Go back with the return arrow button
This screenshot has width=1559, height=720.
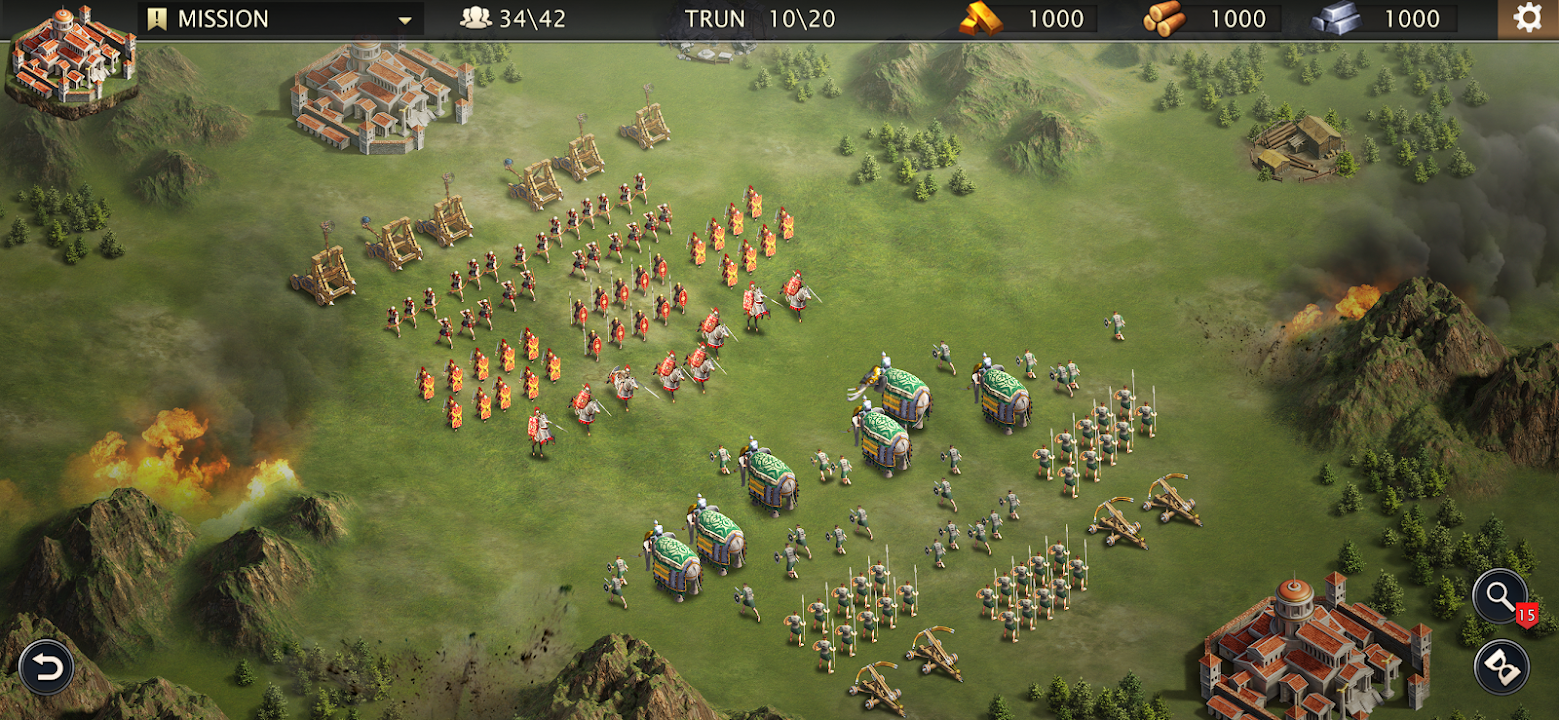(45, 667)
